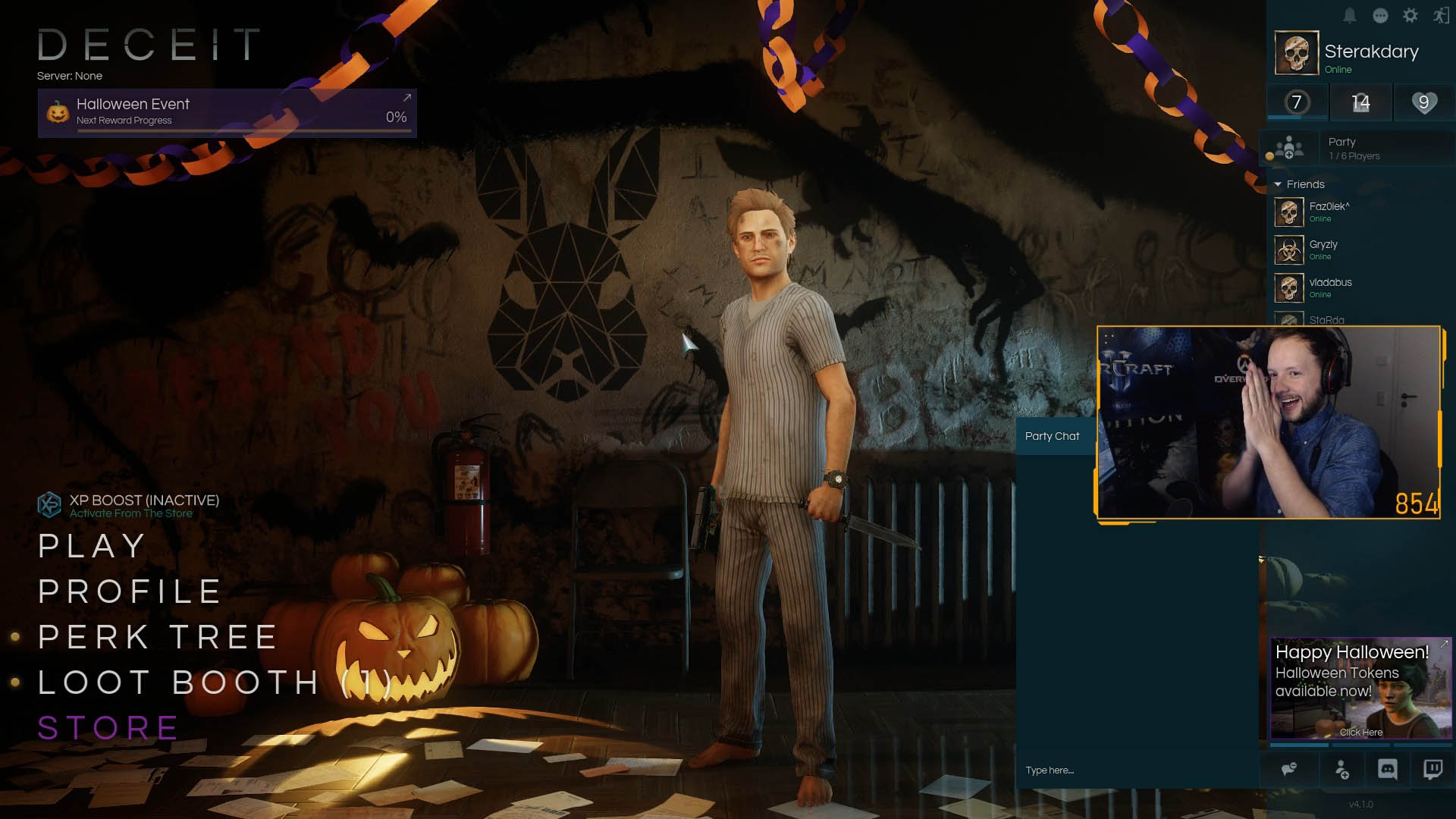Collapse the Friends list
The width and height of the screenshot is (1456, 819).
1278,184
